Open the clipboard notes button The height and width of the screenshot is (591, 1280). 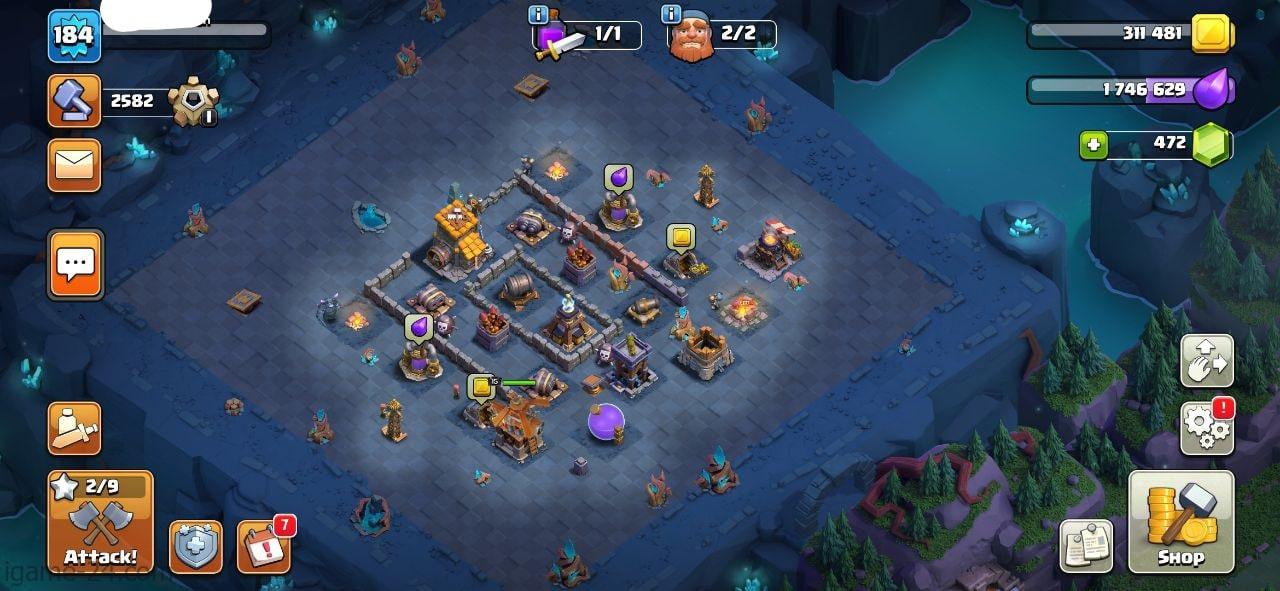click(x=1086, y=547)
